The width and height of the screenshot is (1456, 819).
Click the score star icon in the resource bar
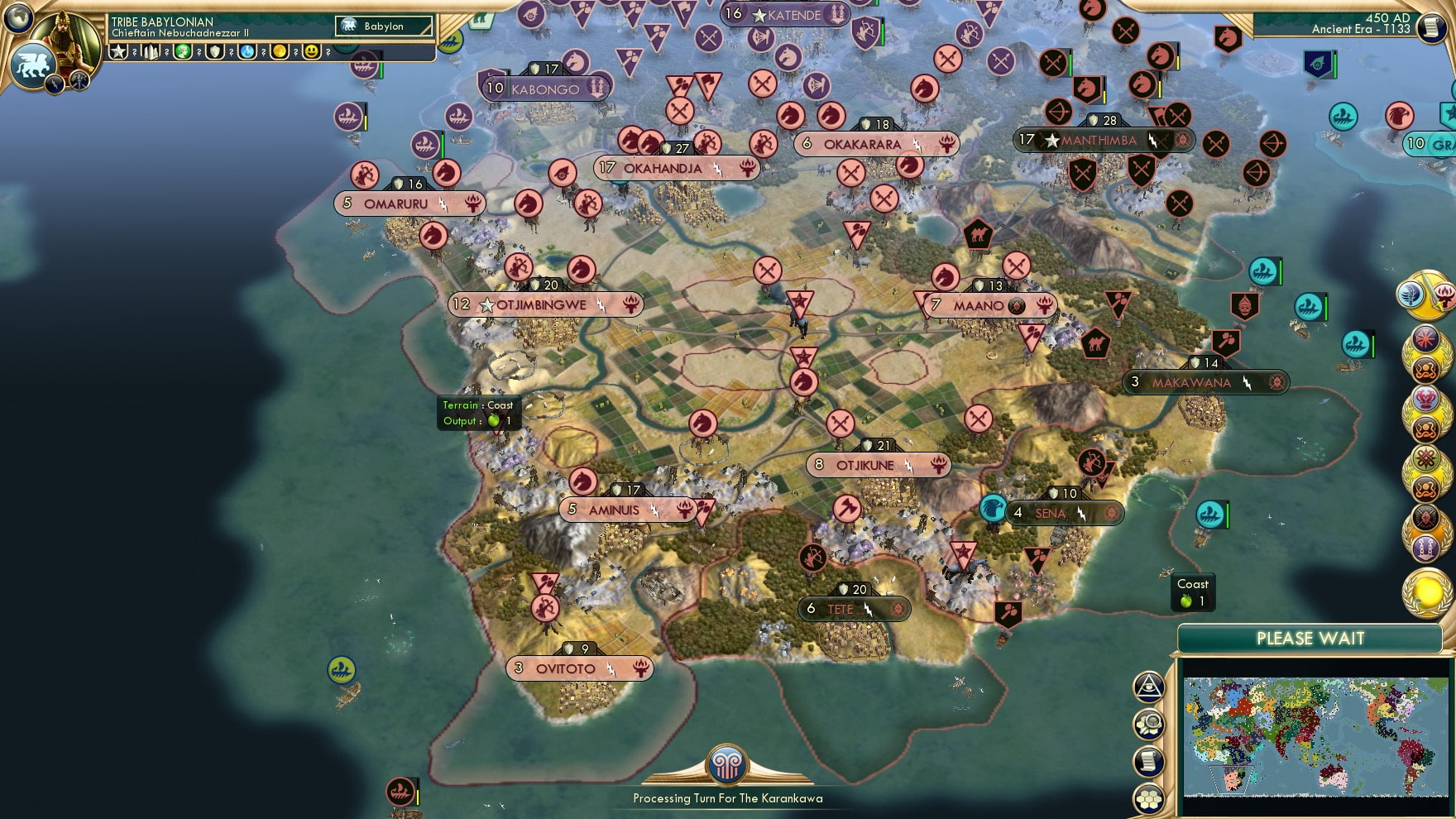tap(117, 51)
